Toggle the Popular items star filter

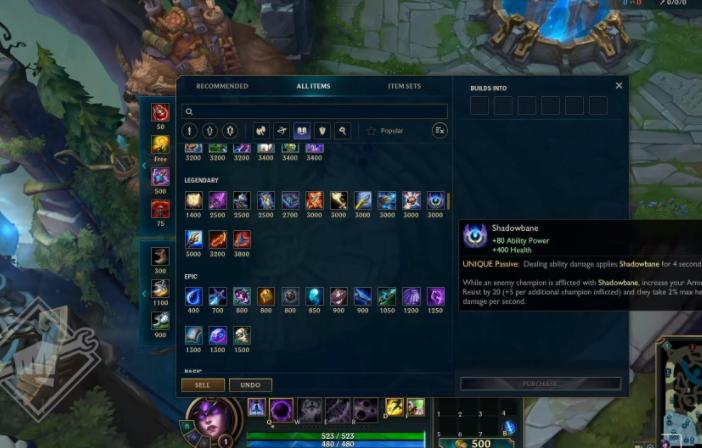(x=385, y=131)
